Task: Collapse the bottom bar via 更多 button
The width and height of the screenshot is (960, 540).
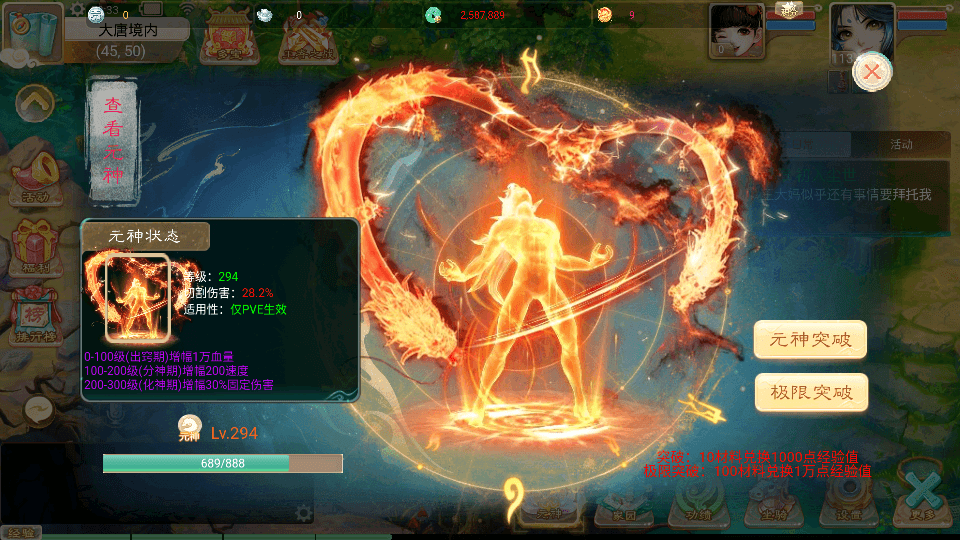Action: (925, 497)
